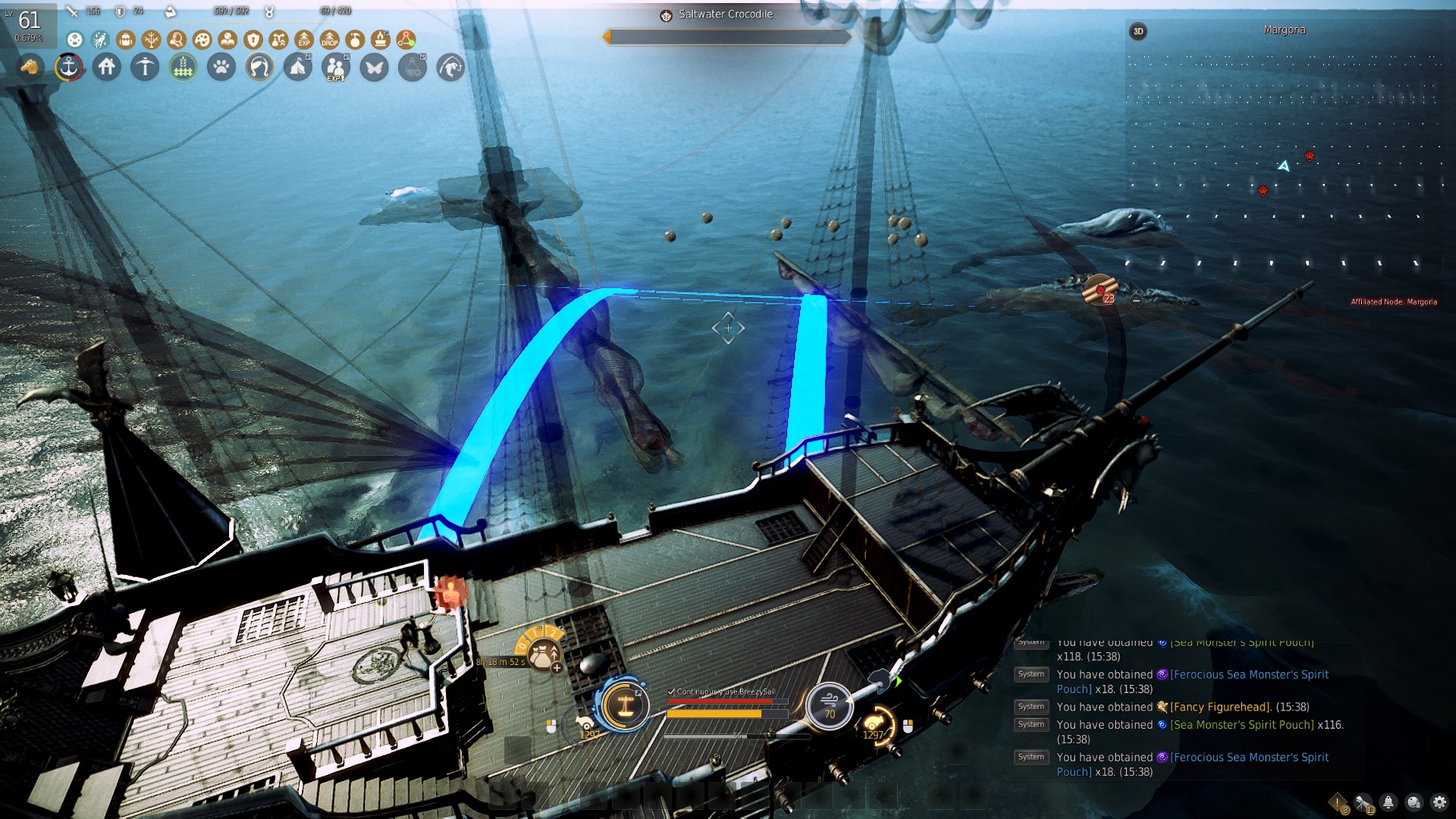
Task: Open the notification bell icon
Action: pos(1389,802)
